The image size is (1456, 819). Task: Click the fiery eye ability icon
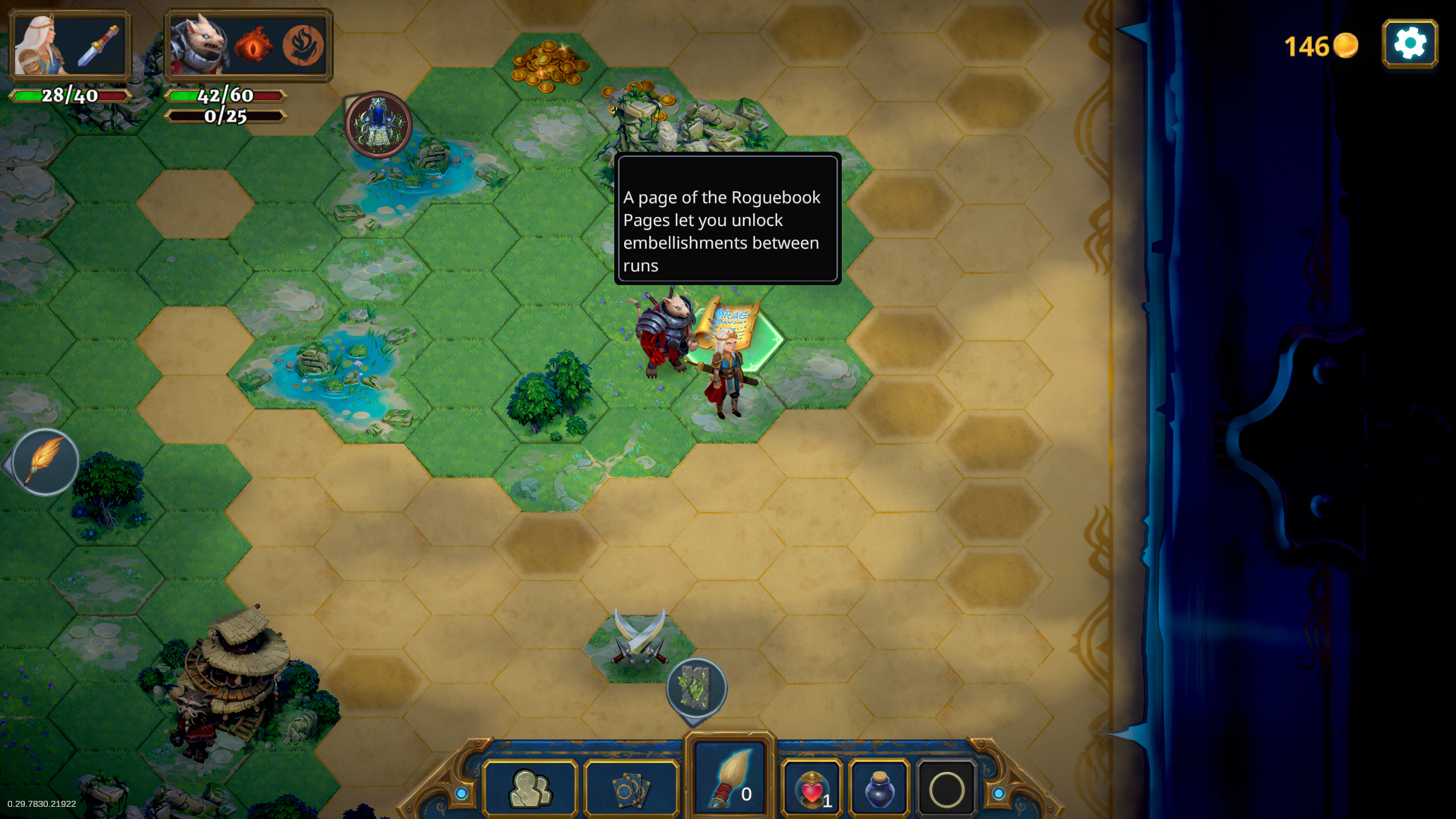point(256,44)
